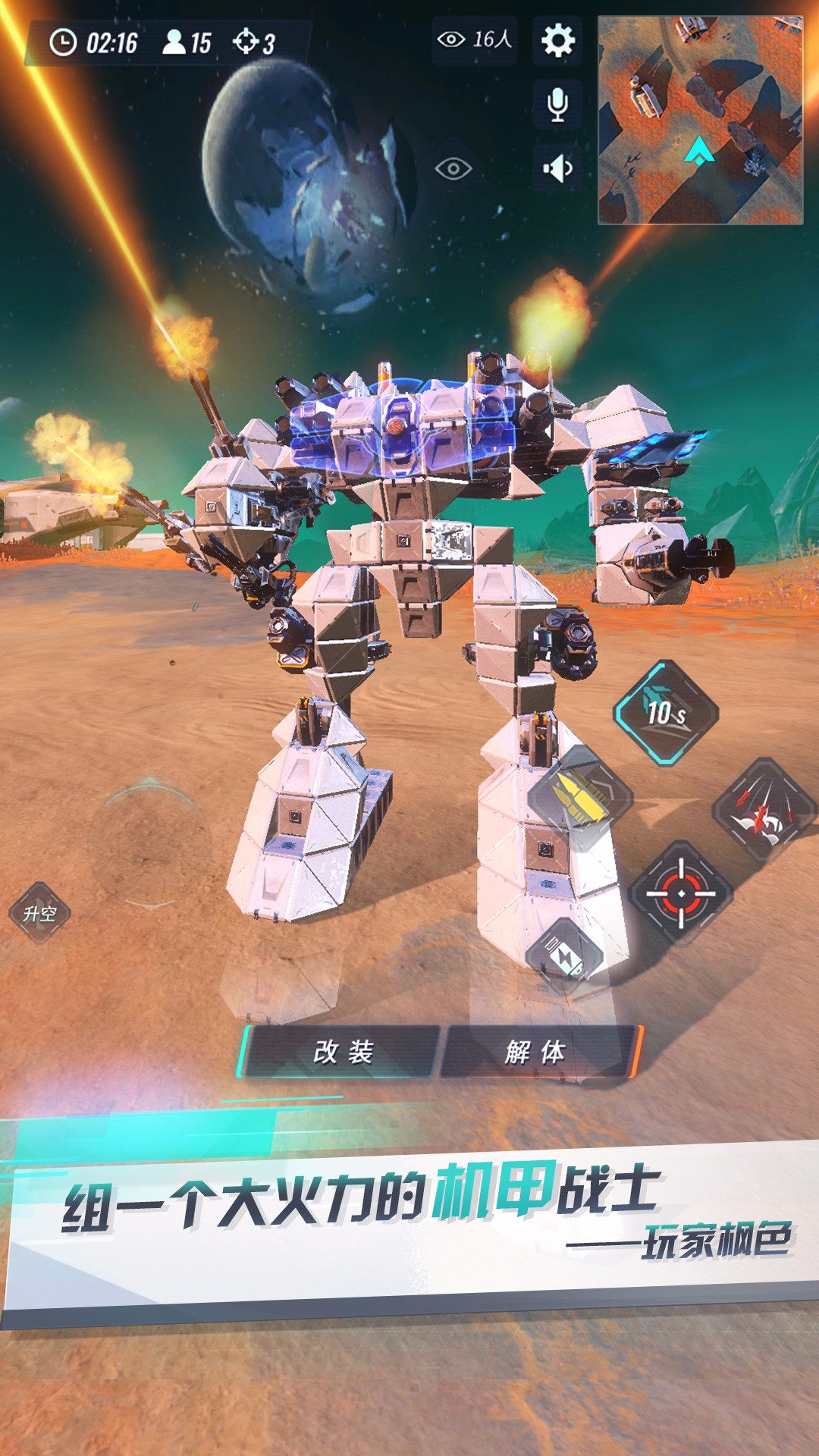819x1456 pixels.
Task: Tap the 改装 modify button
Action: (x=343, y=1052)
